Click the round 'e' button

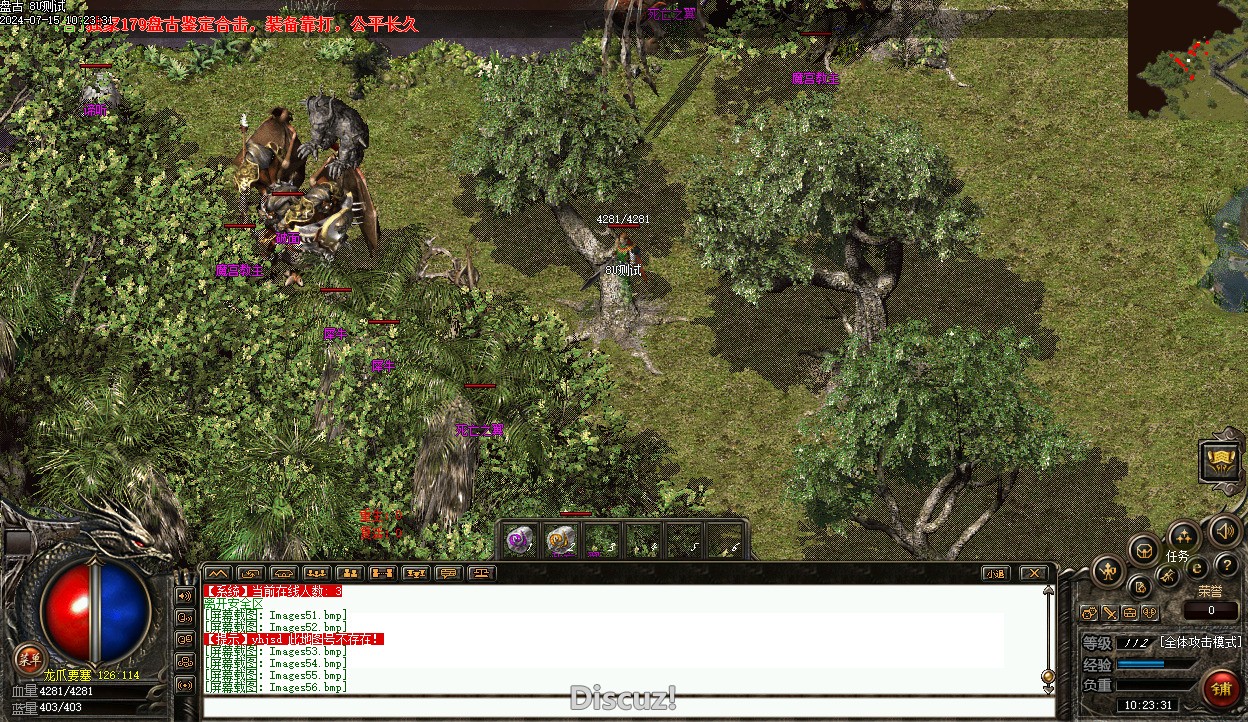(x=1197, y=567)
